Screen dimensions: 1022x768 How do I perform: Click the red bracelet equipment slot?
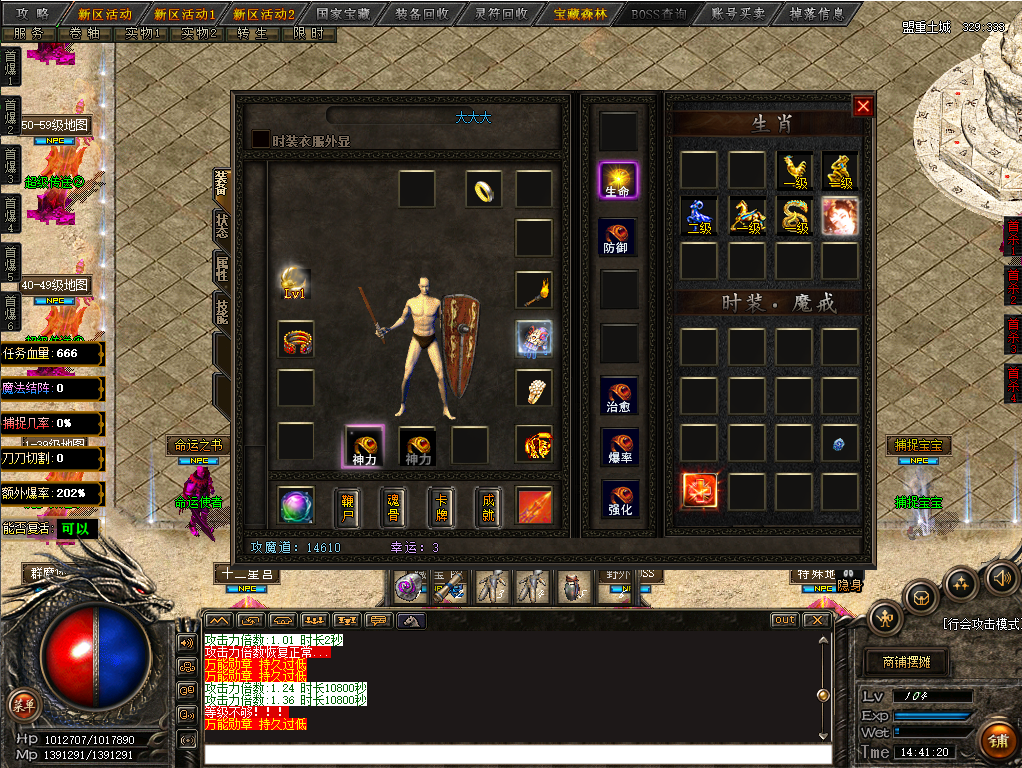tap(296, 340)
